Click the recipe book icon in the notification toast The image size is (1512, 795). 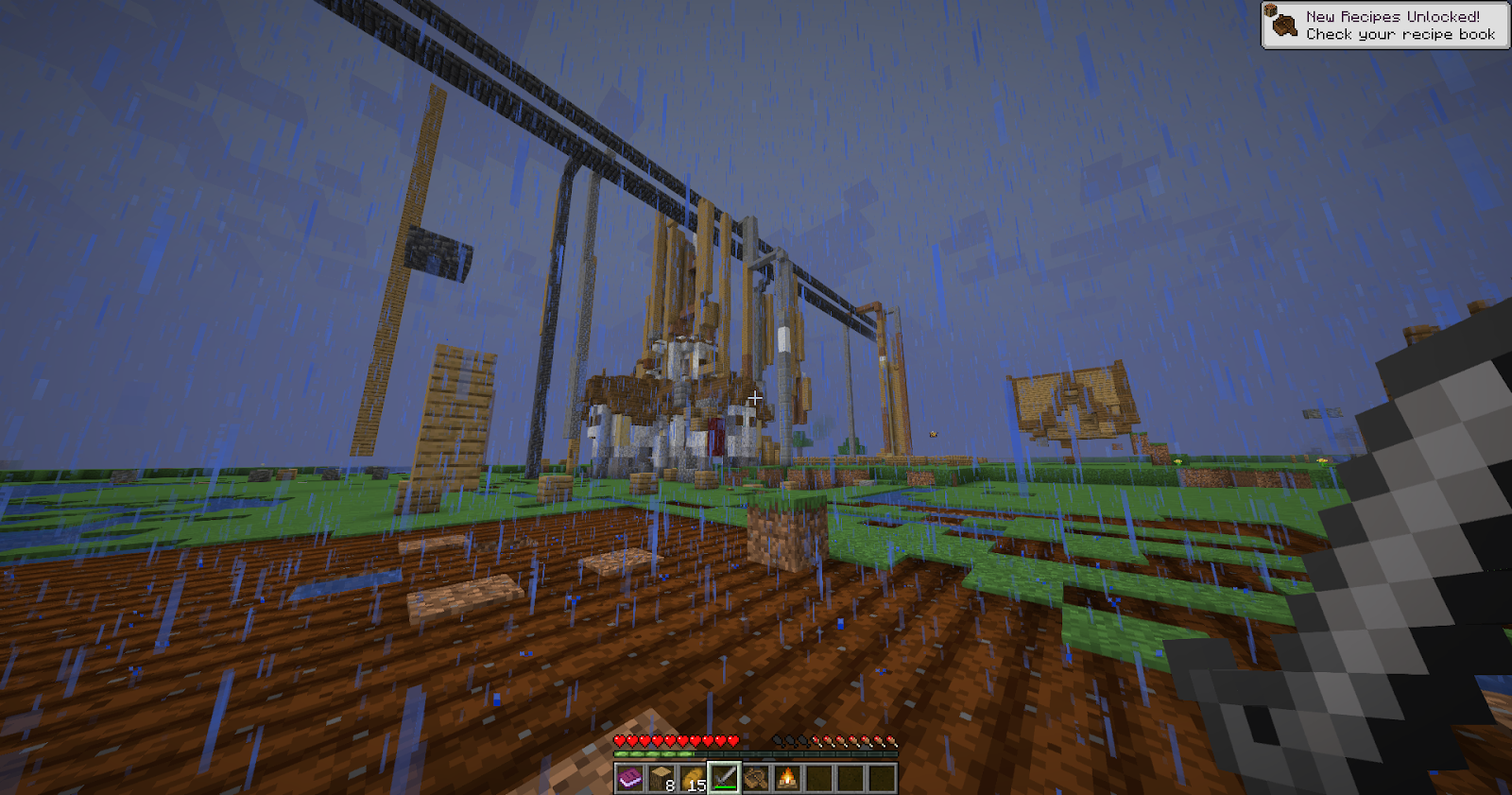coord(1284,26)
